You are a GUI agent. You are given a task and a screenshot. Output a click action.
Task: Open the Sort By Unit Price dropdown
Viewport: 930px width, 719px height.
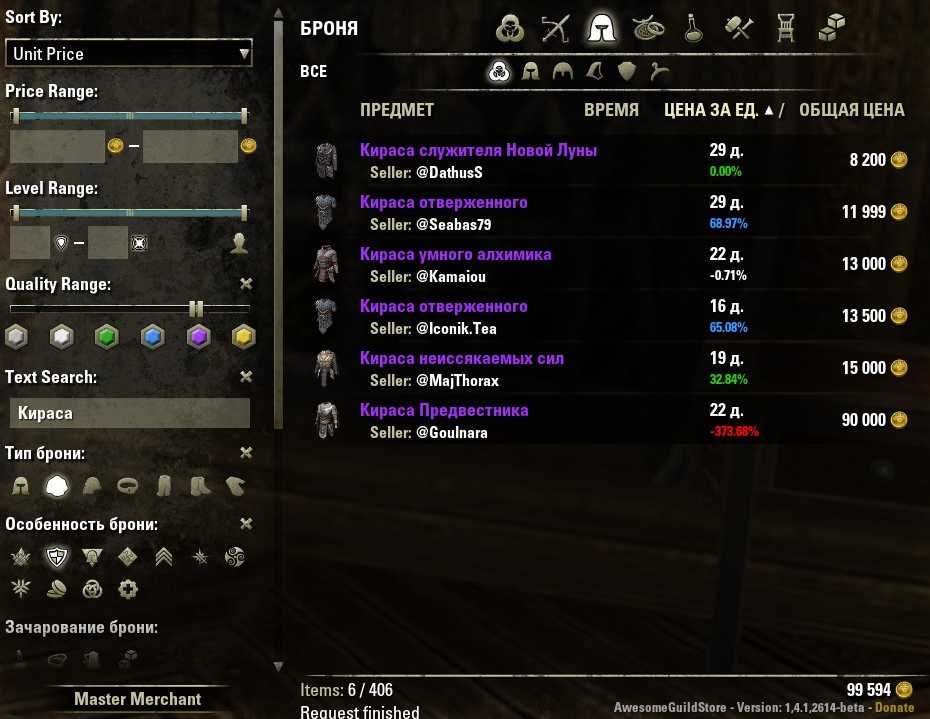[129, 53]
